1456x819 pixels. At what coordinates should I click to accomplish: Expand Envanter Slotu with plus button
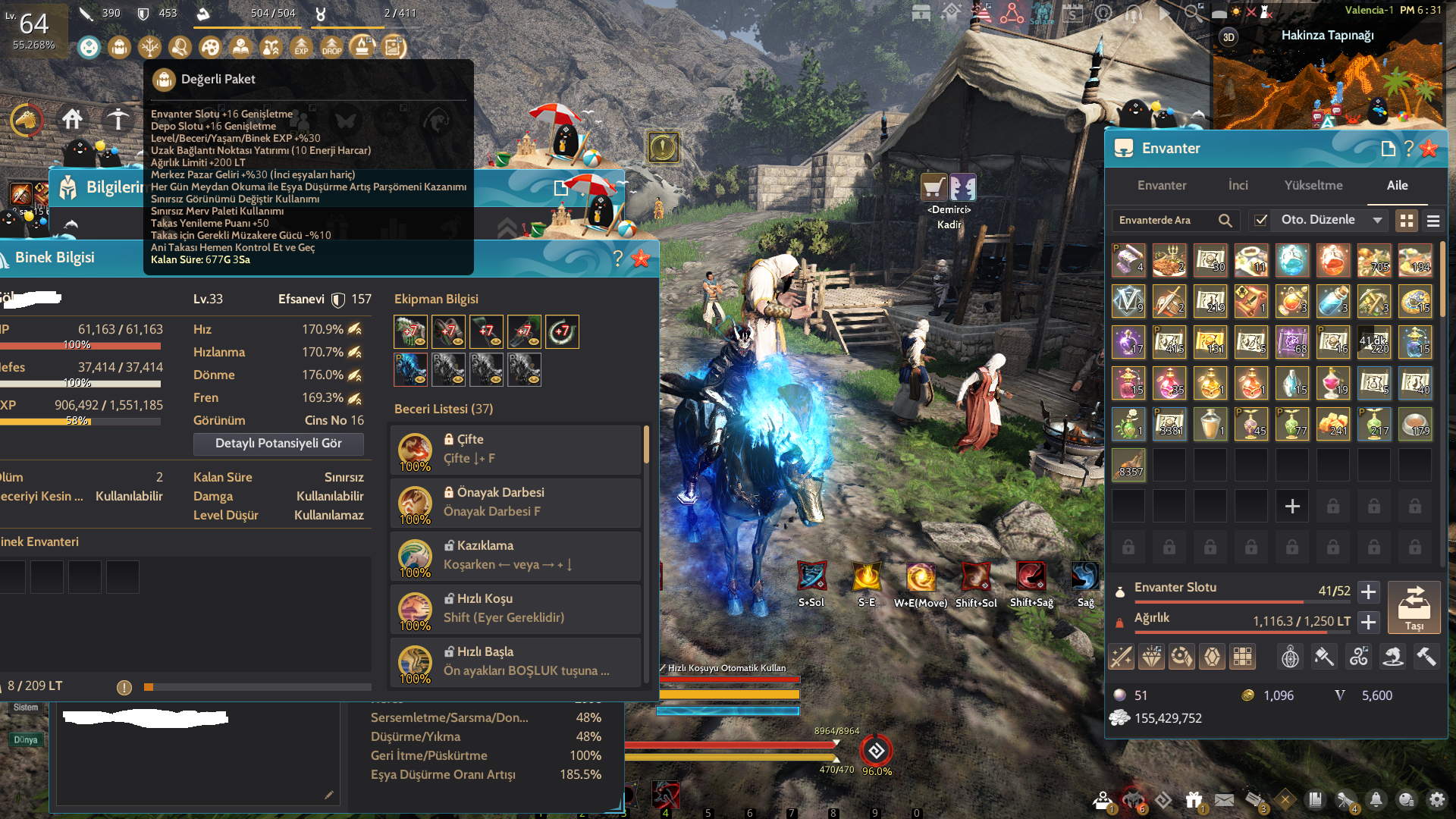1368,591
